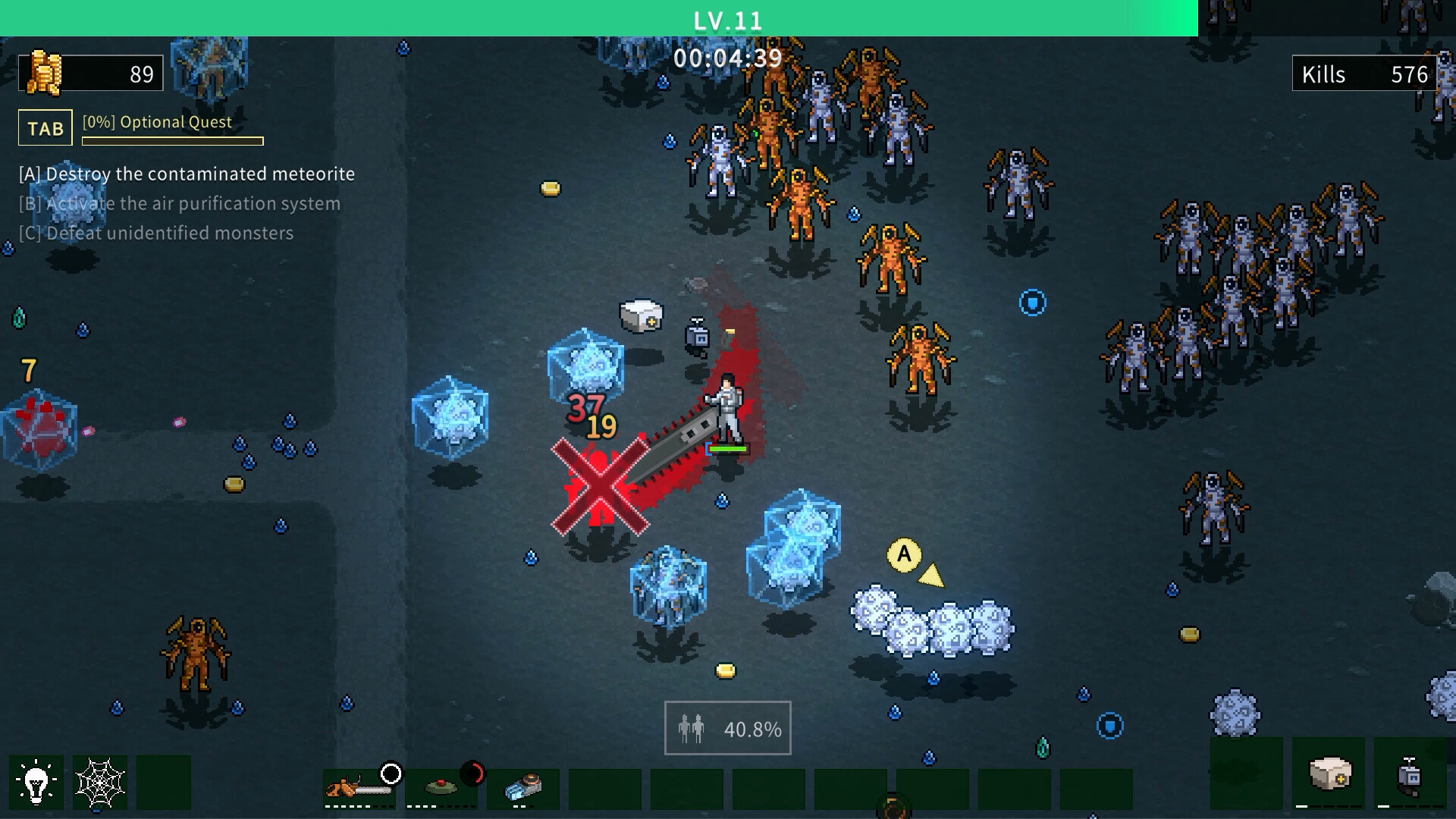Image resolution: width=1456 pixels, height=819 pixels.
Task: Click the Kills 576 counter panel
Action: click(x=1365, y=74)
